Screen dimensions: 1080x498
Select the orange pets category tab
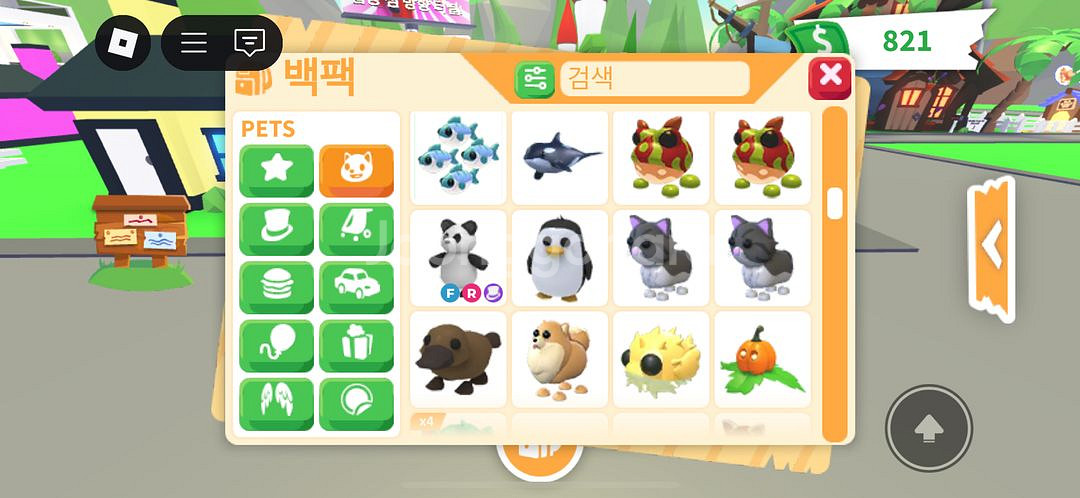pos(356,170)
